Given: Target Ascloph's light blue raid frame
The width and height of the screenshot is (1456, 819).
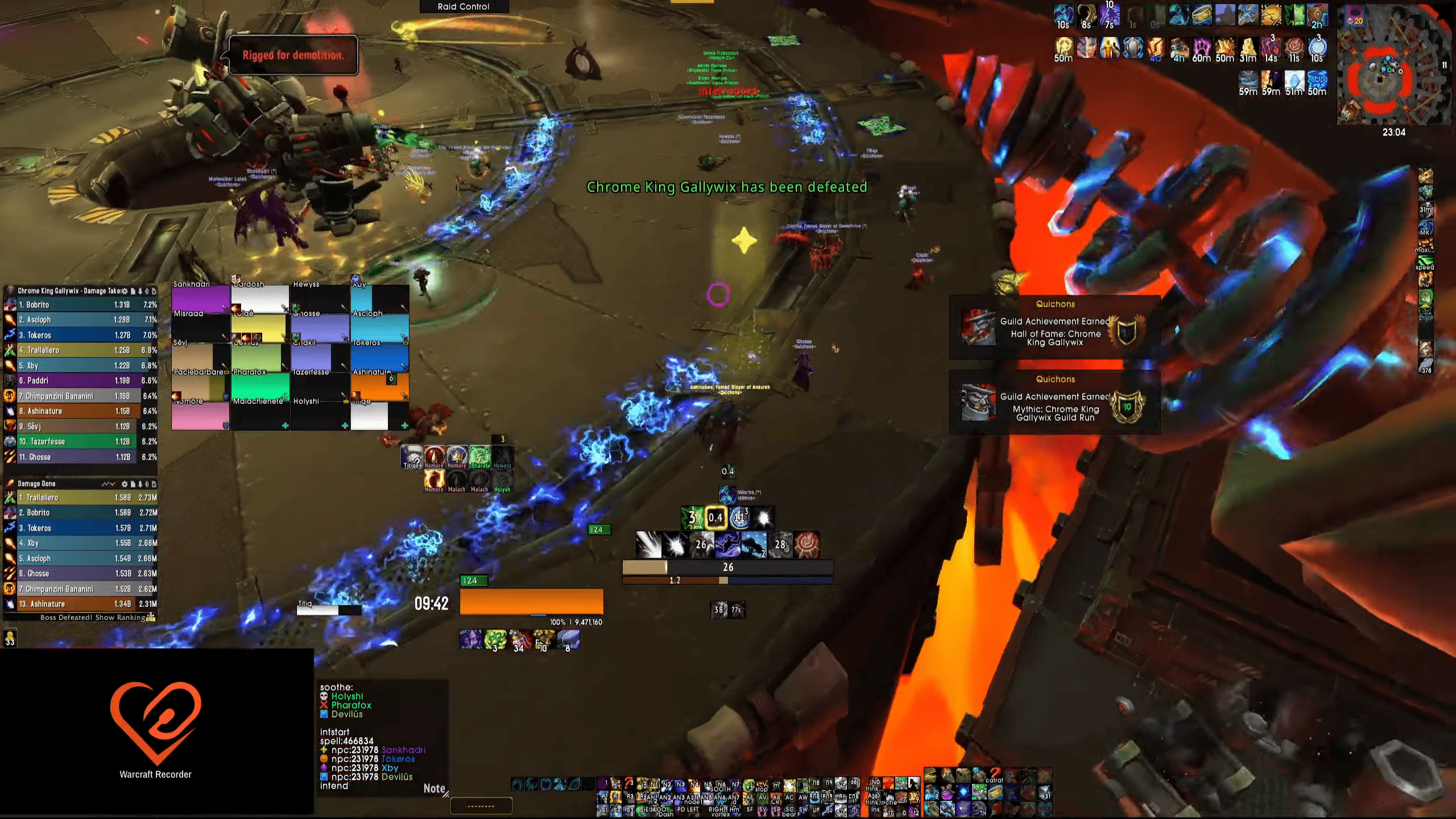Looking at the screenshot, I should tap(379, 328).
